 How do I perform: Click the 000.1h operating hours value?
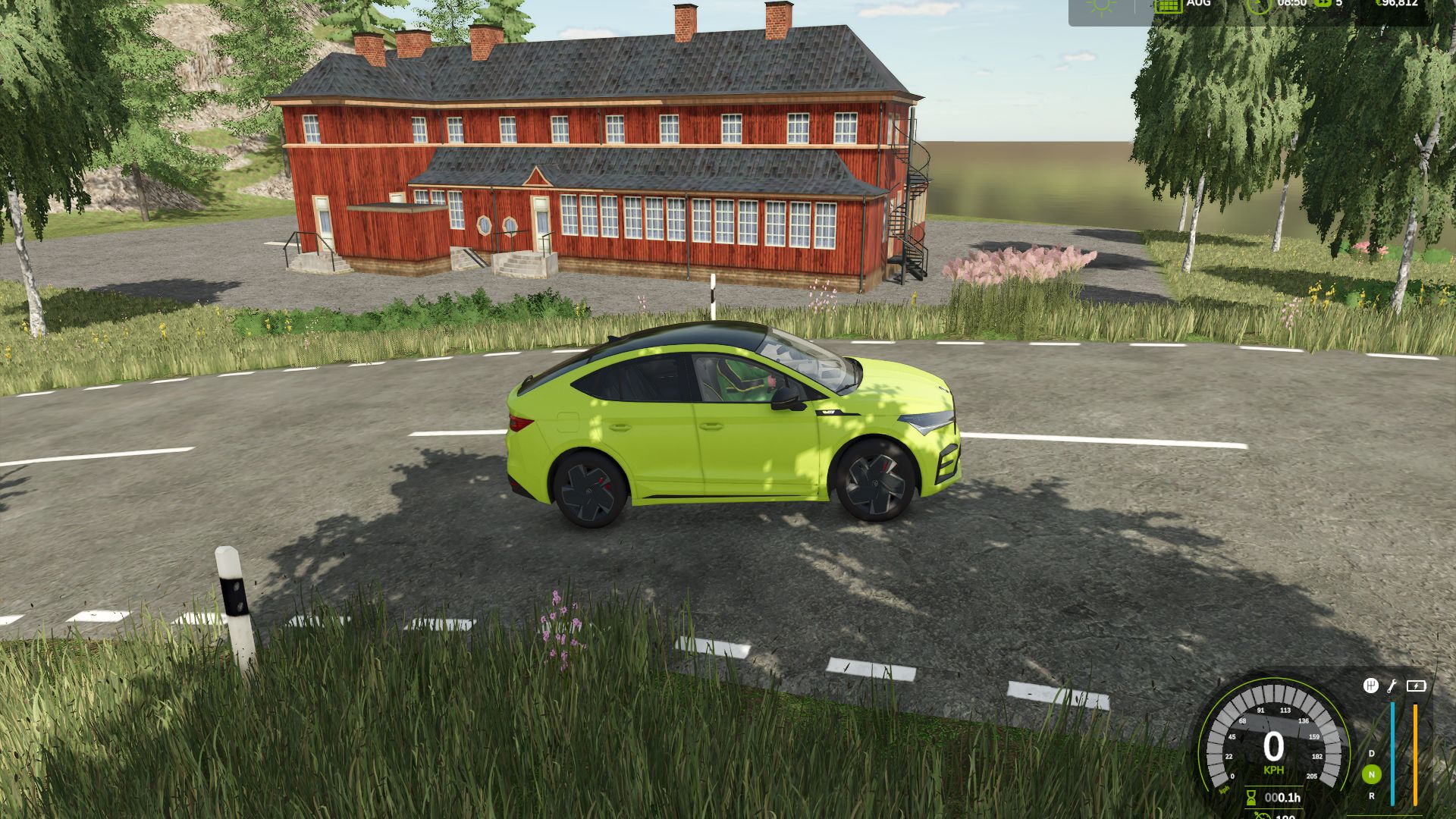click(1282, 798)
